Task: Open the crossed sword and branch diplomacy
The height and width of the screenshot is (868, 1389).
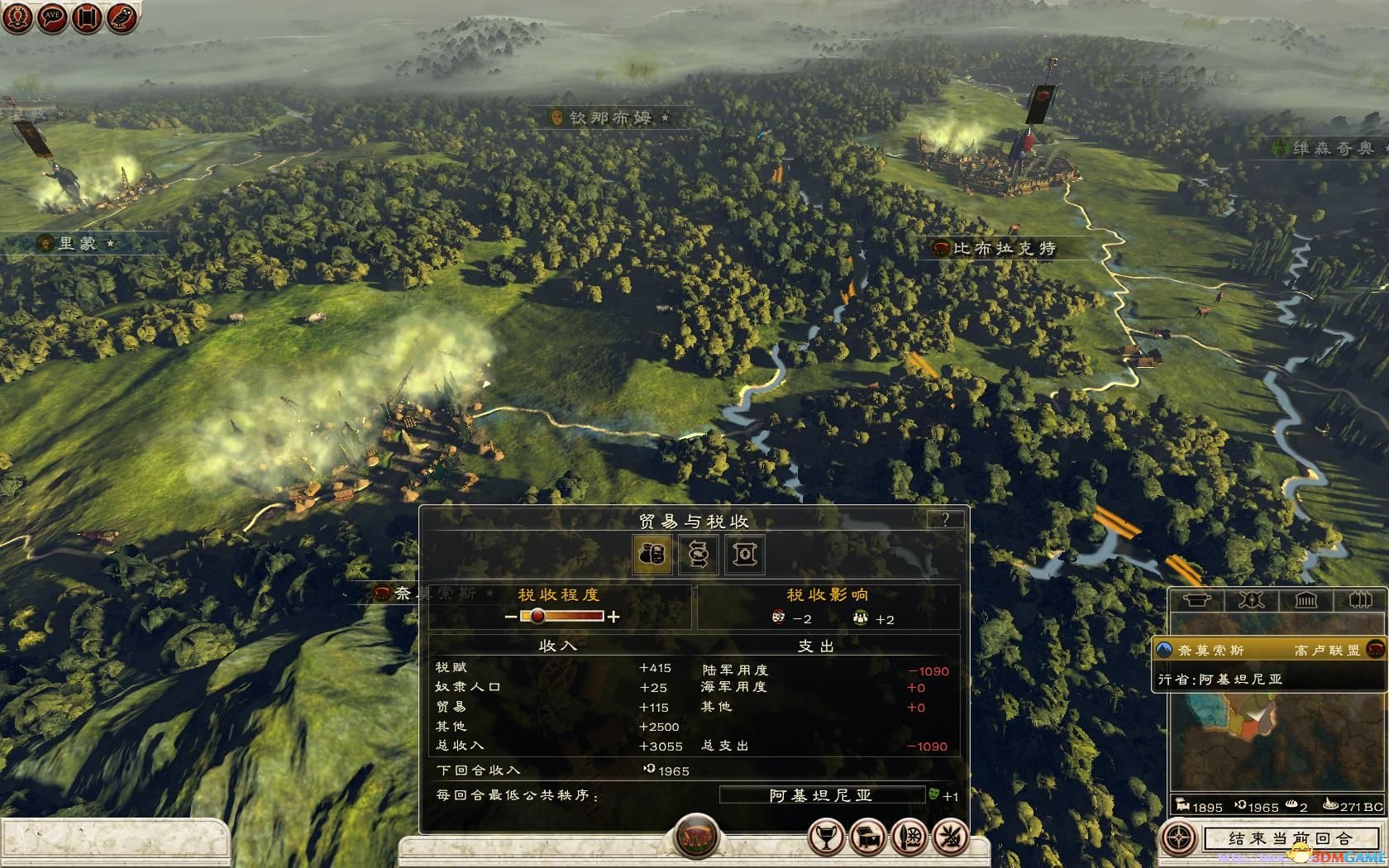Action: point(951,837)
